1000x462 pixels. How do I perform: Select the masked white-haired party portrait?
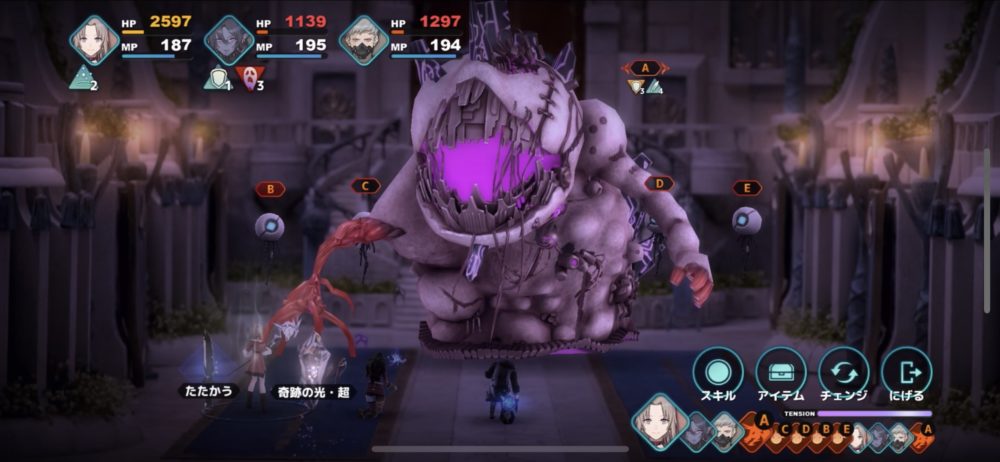coord(362,41)
